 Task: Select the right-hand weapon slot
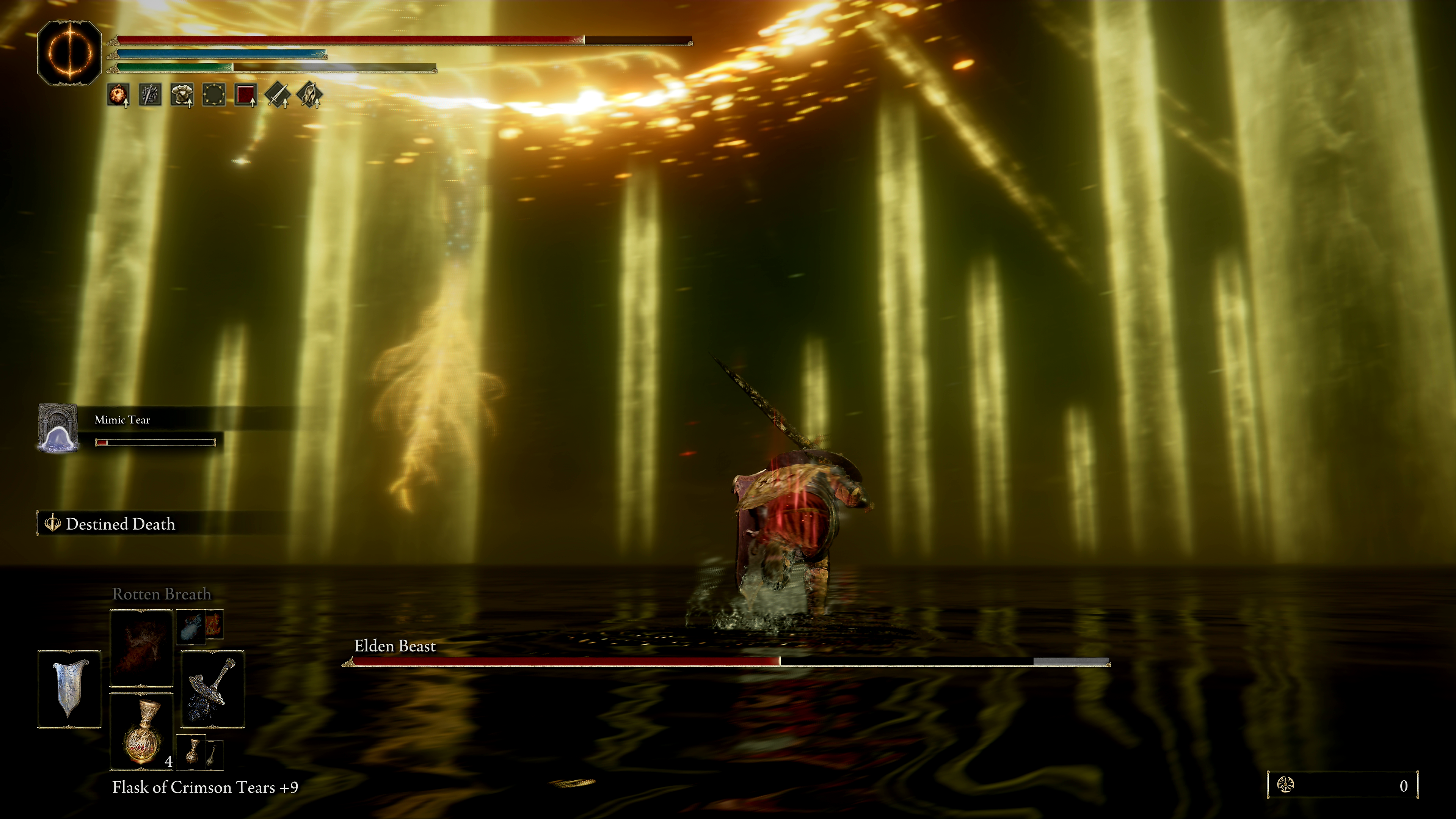[x=212, y=689]
